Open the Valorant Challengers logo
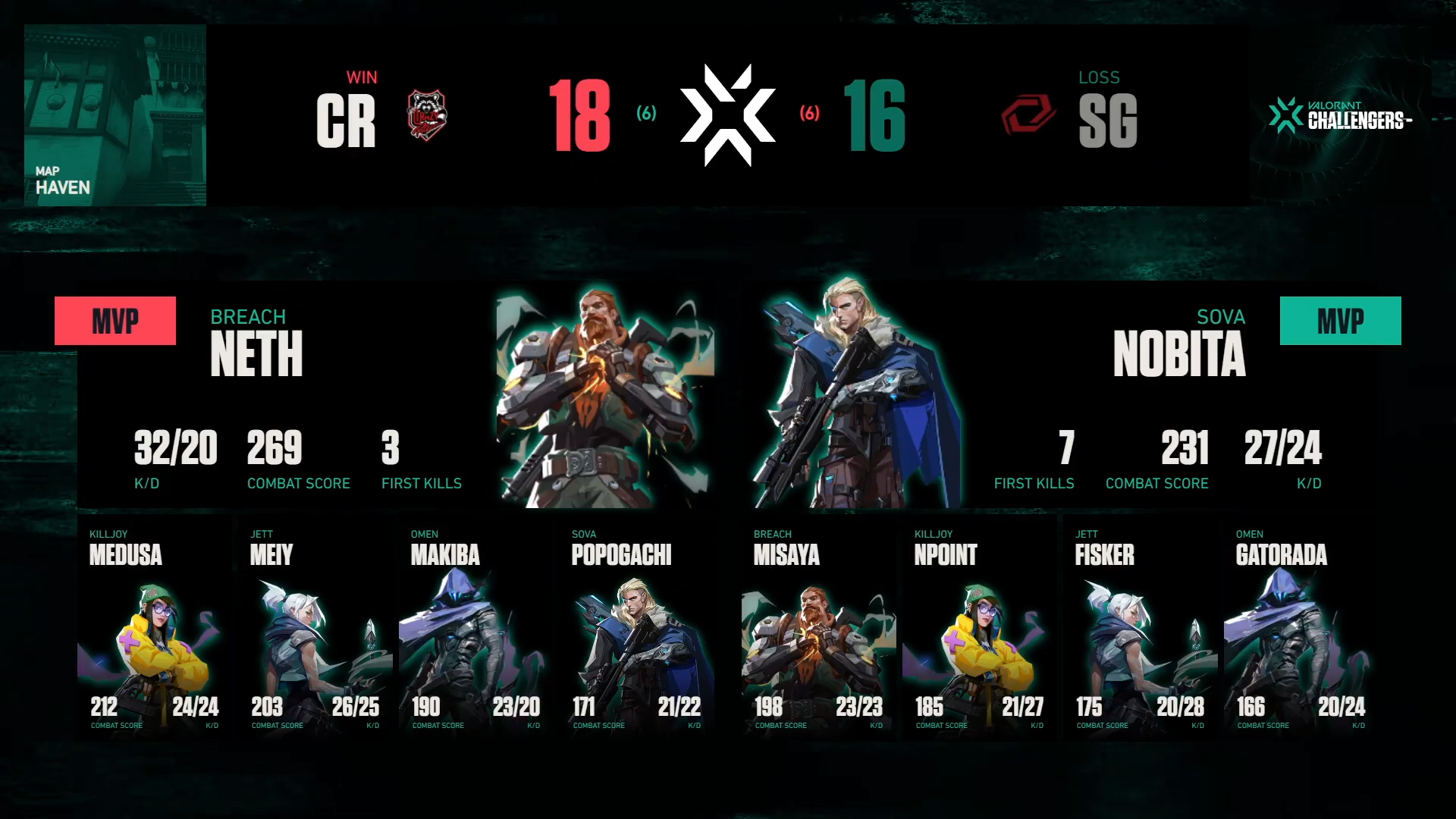Screen dimensions: 1456x819 click(x=1340, y=115)
